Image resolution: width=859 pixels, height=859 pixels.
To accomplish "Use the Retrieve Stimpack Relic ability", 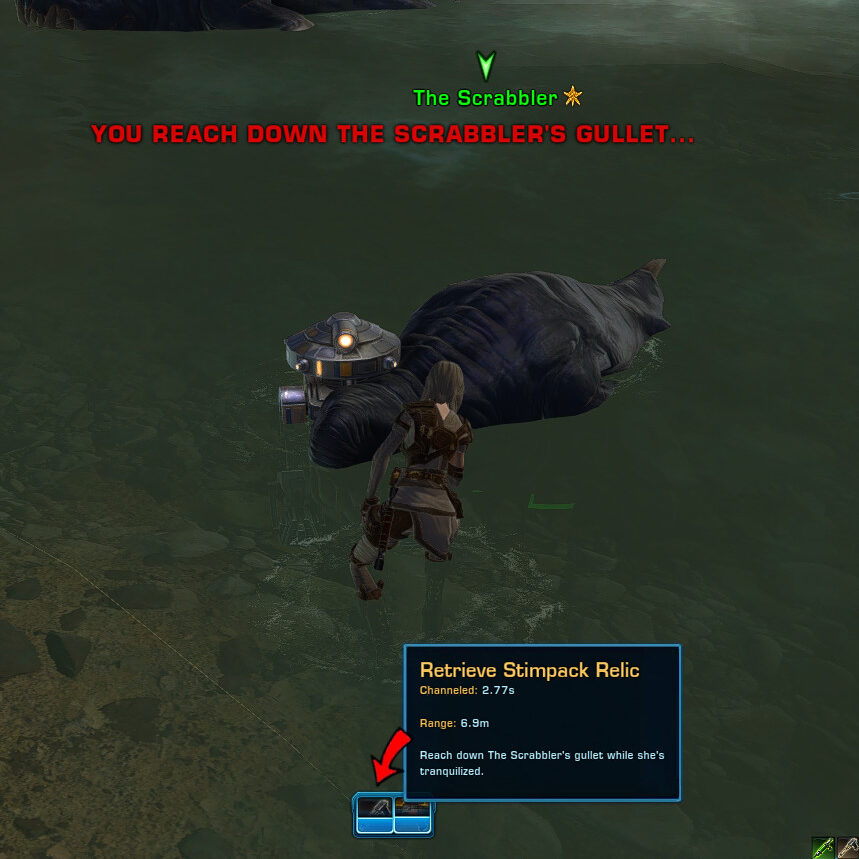I will click(x=374, y=812).
